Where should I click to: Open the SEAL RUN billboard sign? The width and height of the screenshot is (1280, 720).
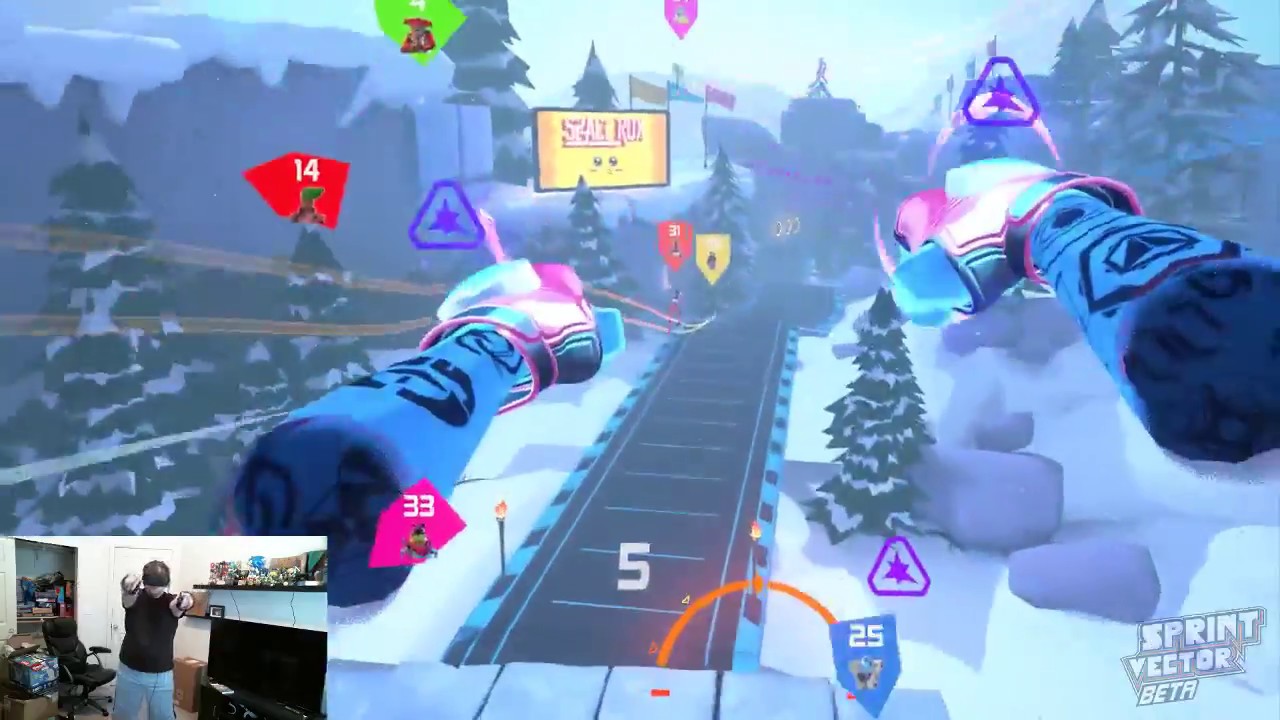point(603,148)
